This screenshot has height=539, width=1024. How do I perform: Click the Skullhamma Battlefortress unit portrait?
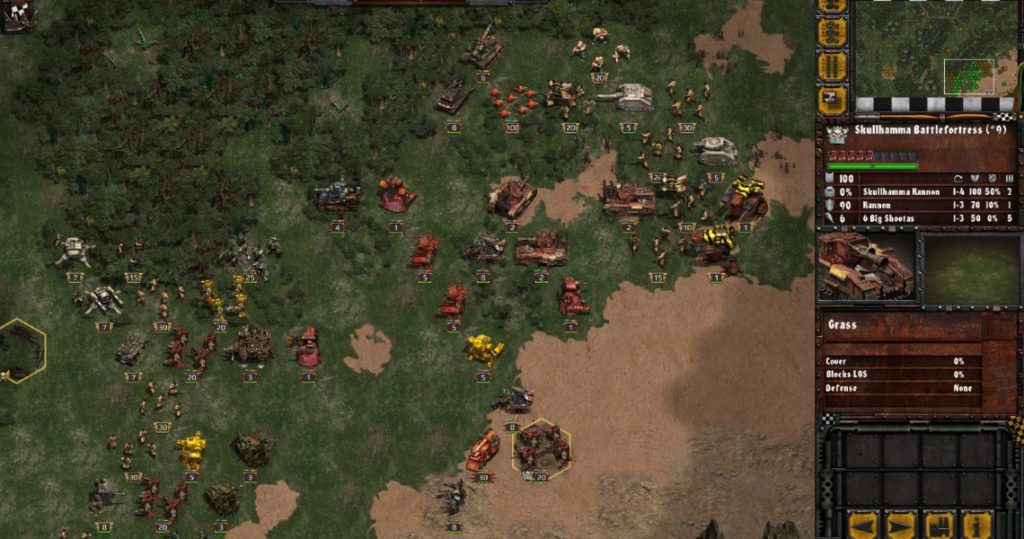point(867,266)
